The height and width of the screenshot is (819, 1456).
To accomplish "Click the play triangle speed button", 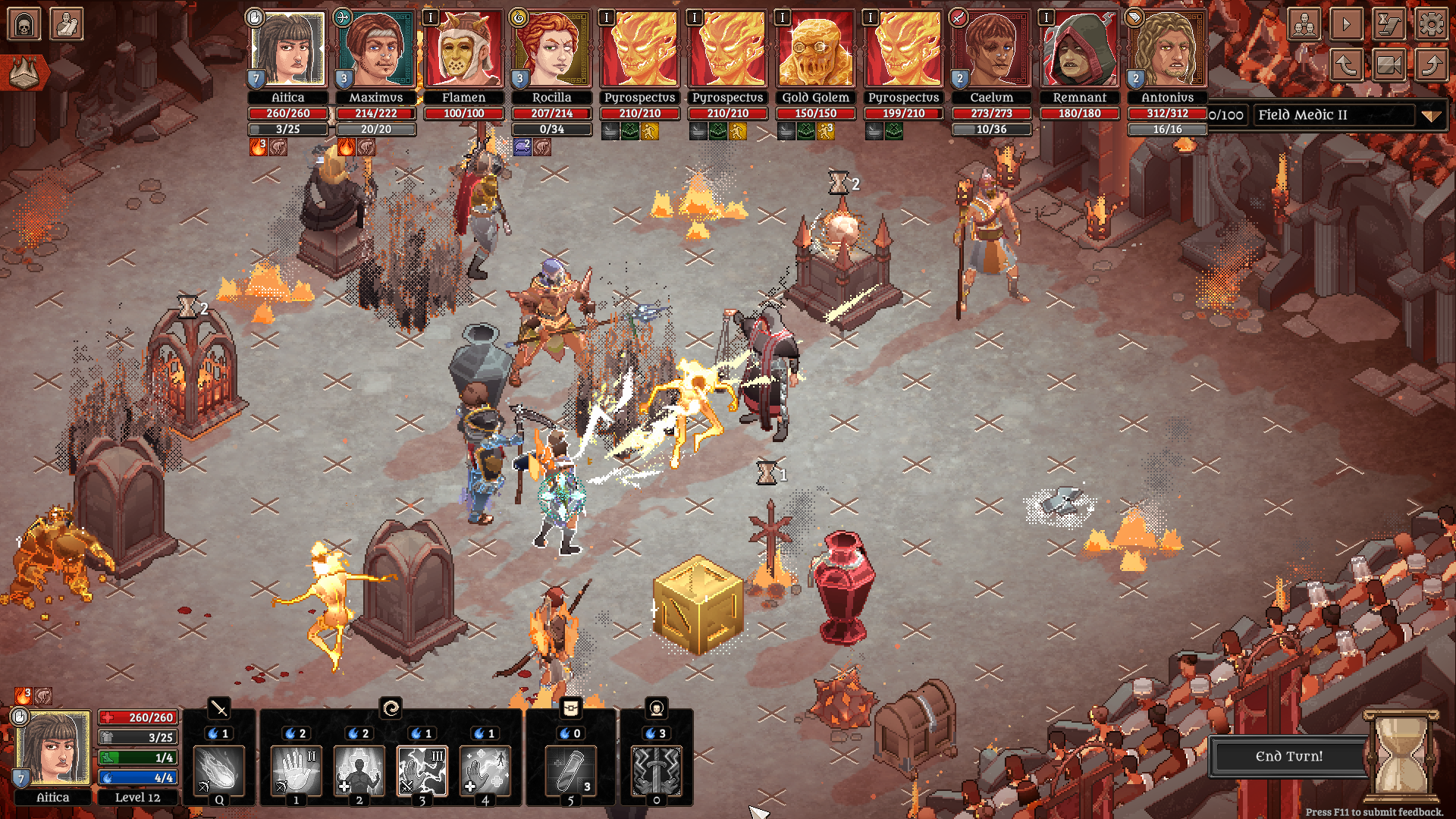I will point(1346,24).
